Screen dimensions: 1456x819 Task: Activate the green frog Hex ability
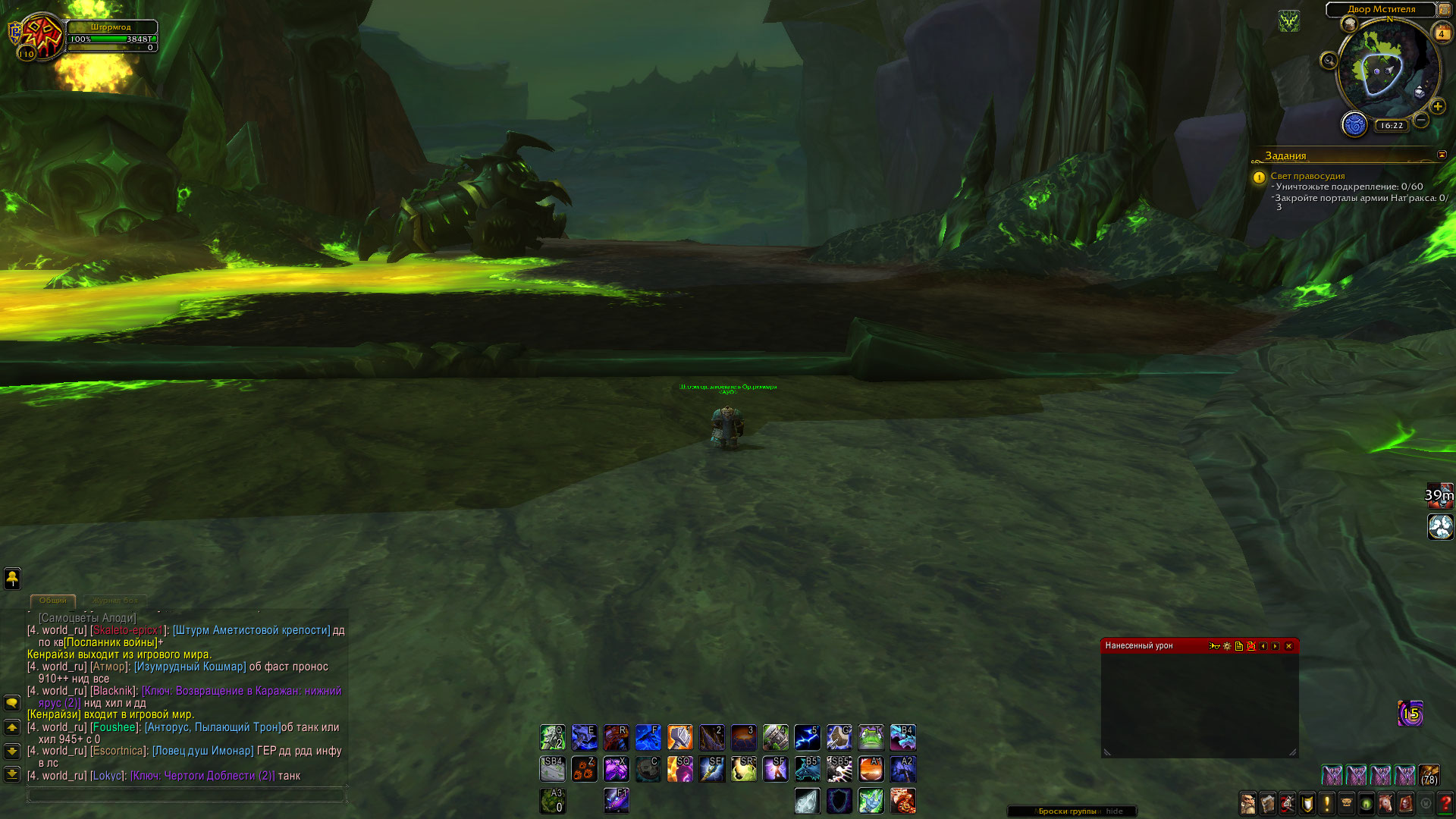click(x=871, y=737)
